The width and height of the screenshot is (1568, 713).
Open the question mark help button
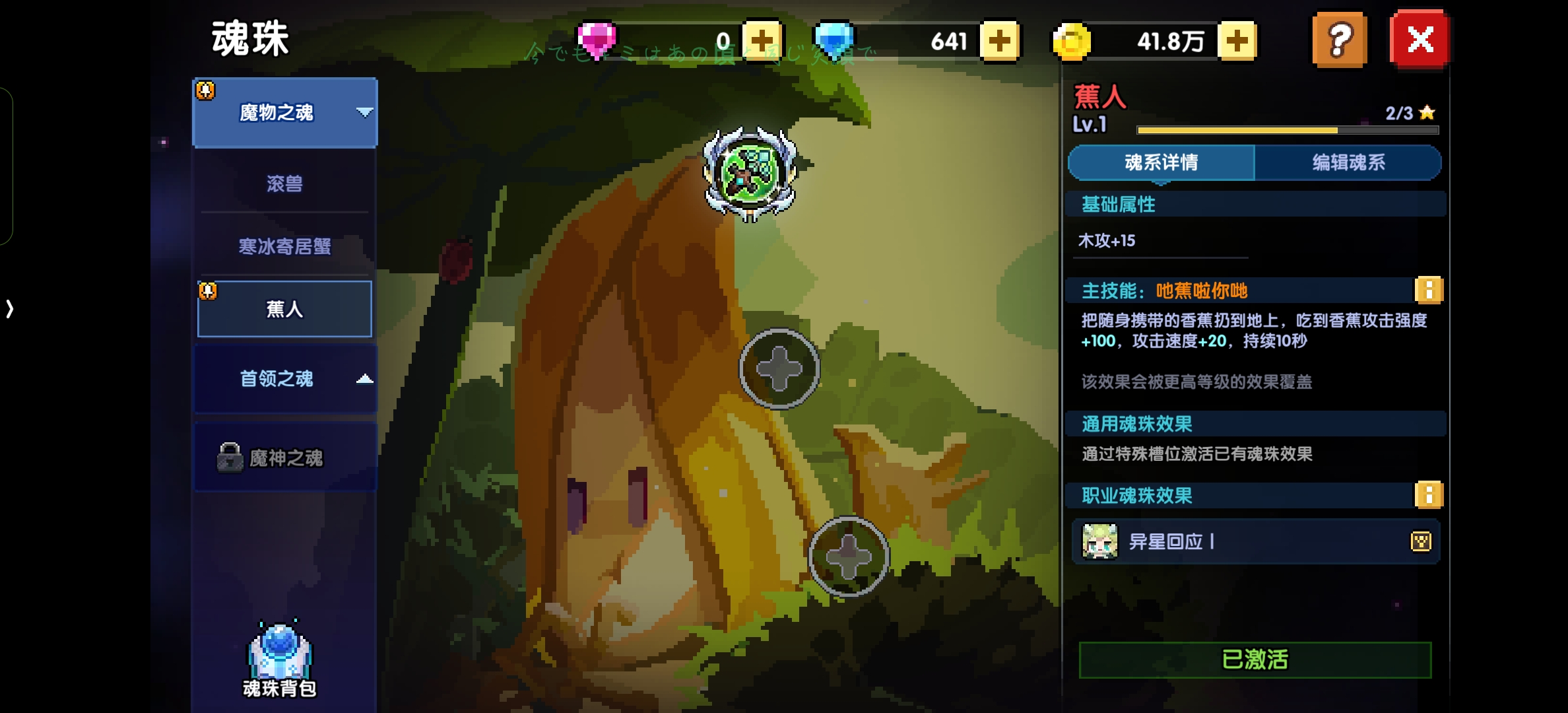click(x=1339, y=40)
